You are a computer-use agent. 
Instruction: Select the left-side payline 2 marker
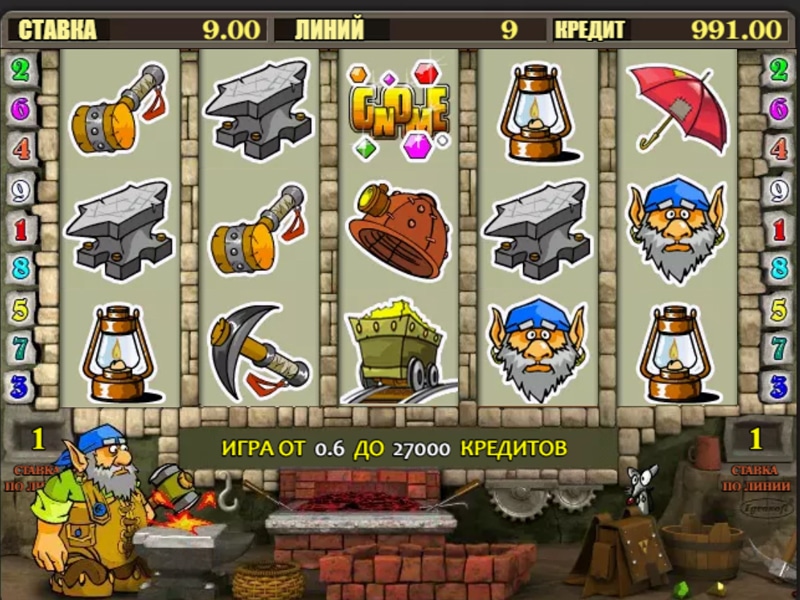20,69
